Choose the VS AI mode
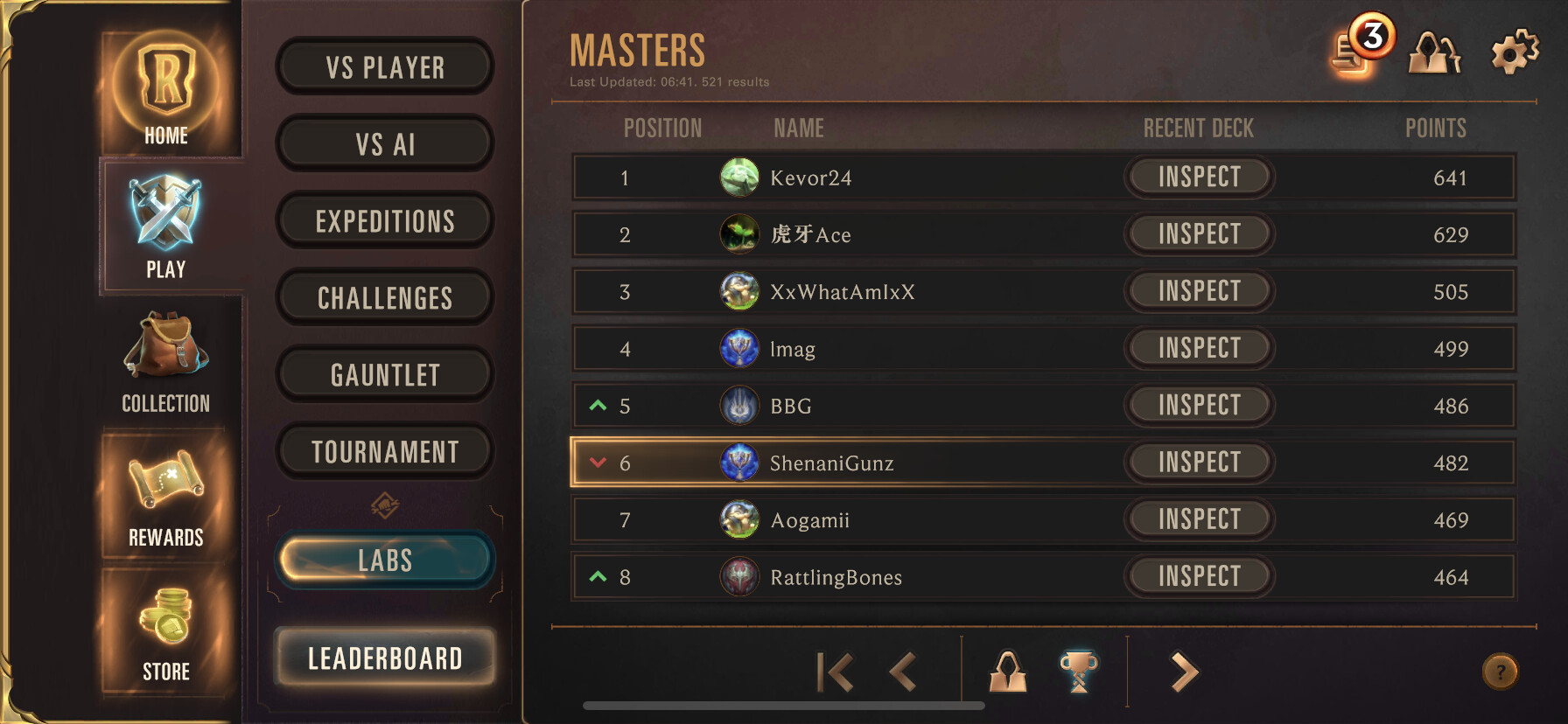This screenshot has height=724, width=1568. click(385, 143)
